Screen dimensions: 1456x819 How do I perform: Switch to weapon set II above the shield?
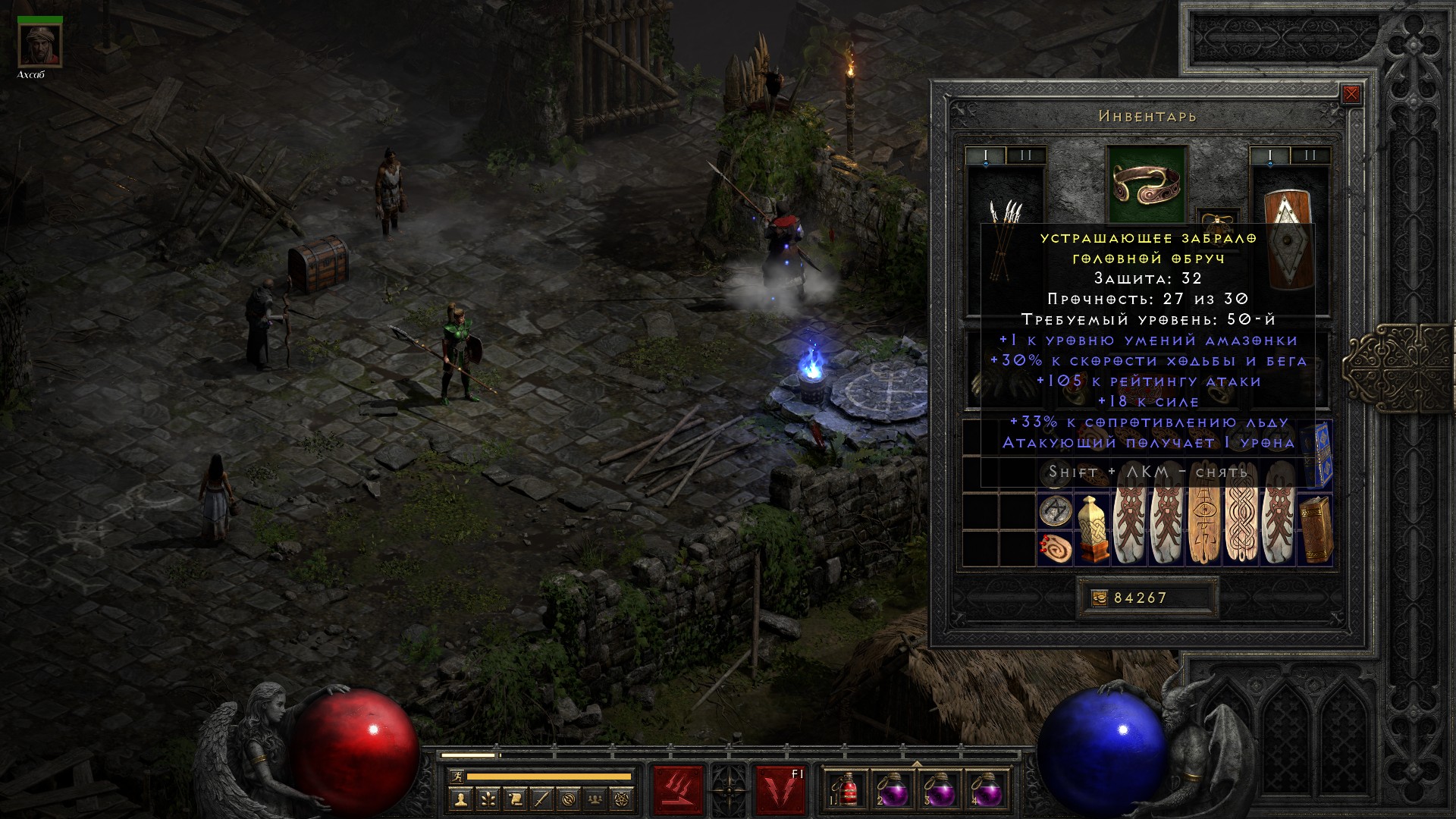(x=1310, y=156)
